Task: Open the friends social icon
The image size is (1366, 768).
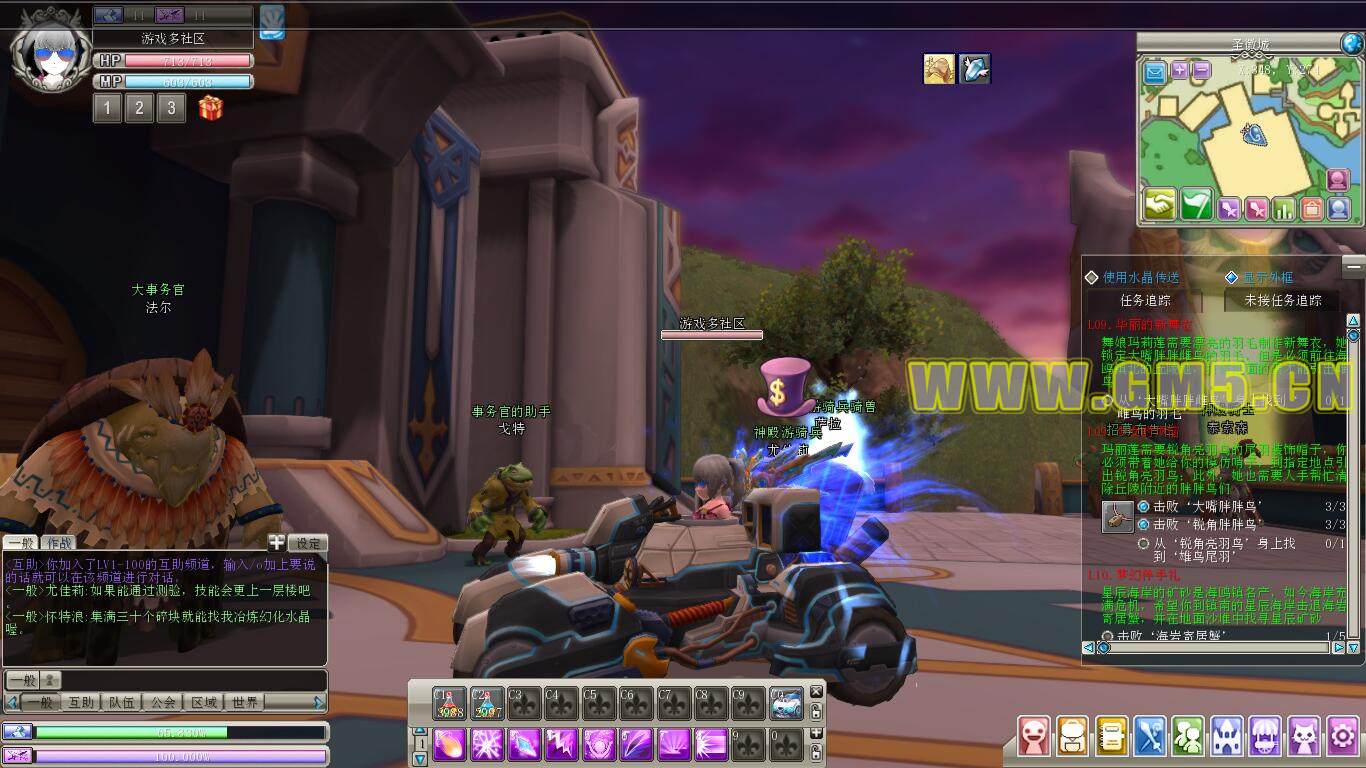Action: click(x=1188, y=737)
